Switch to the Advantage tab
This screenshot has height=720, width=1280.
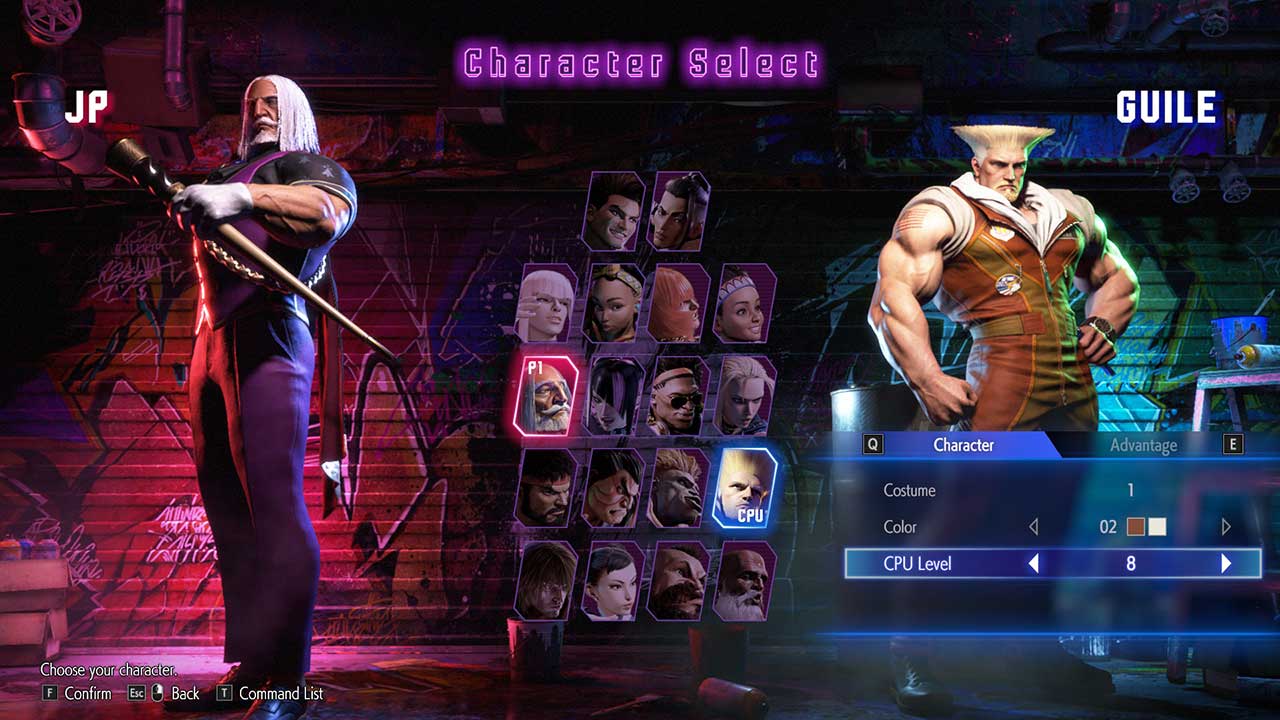pos(1143,445)
